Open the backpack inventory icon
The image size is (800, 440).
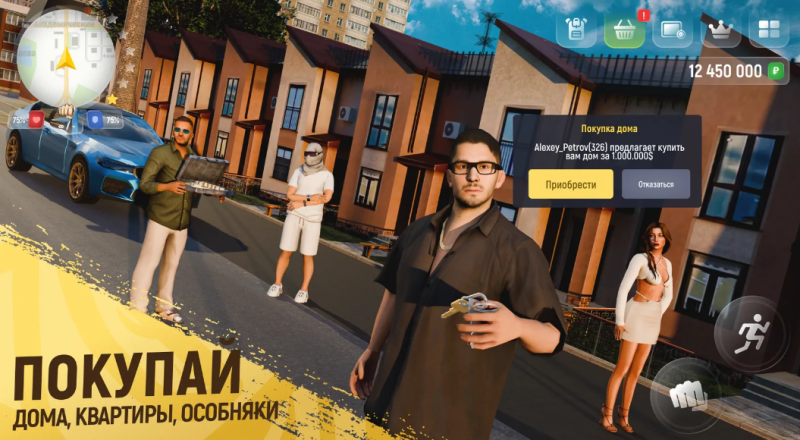[576, 30]
